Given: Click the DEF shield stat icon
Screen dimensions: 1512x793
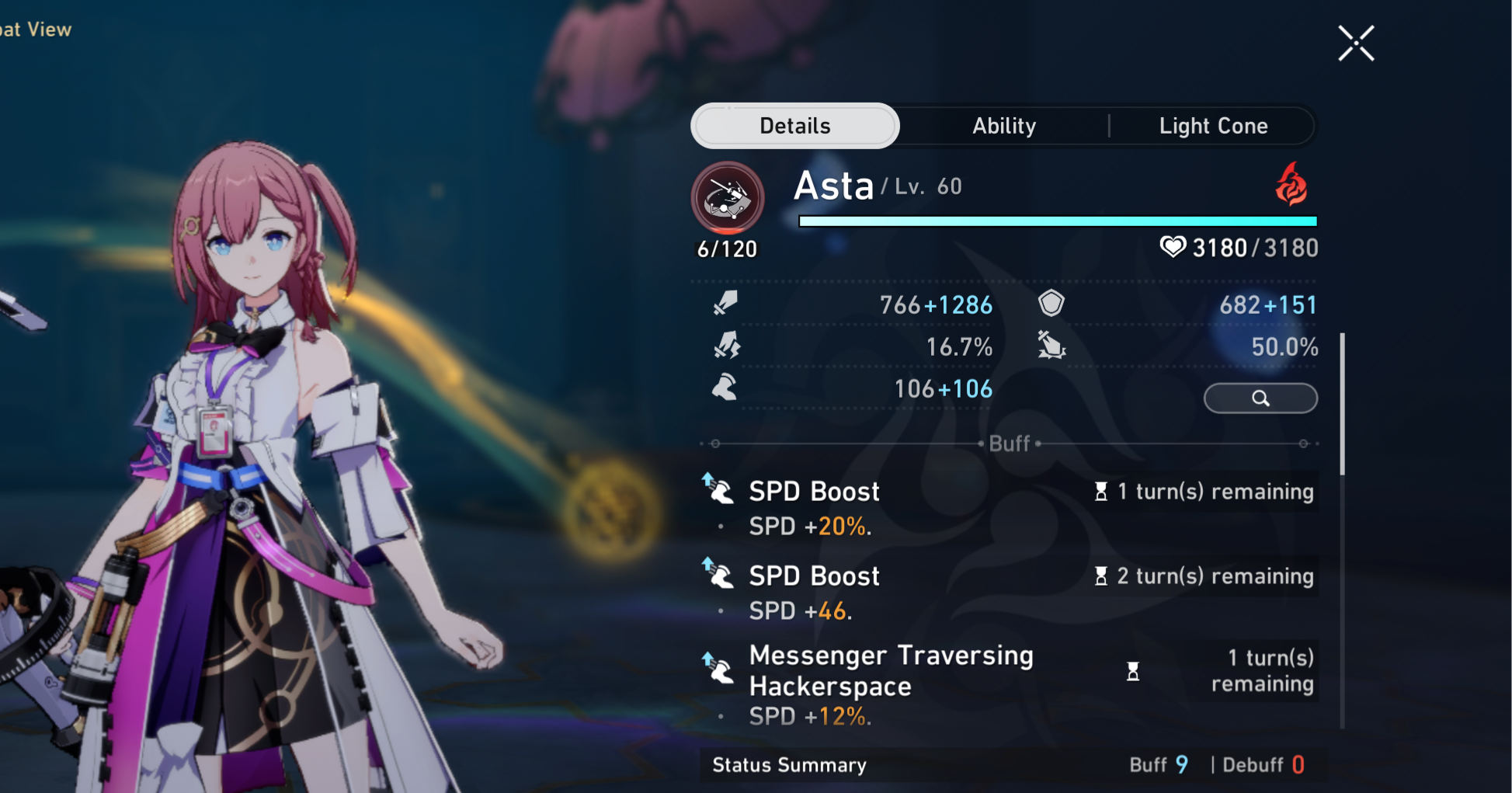Looking at the screenshot, I should 1052,304.
